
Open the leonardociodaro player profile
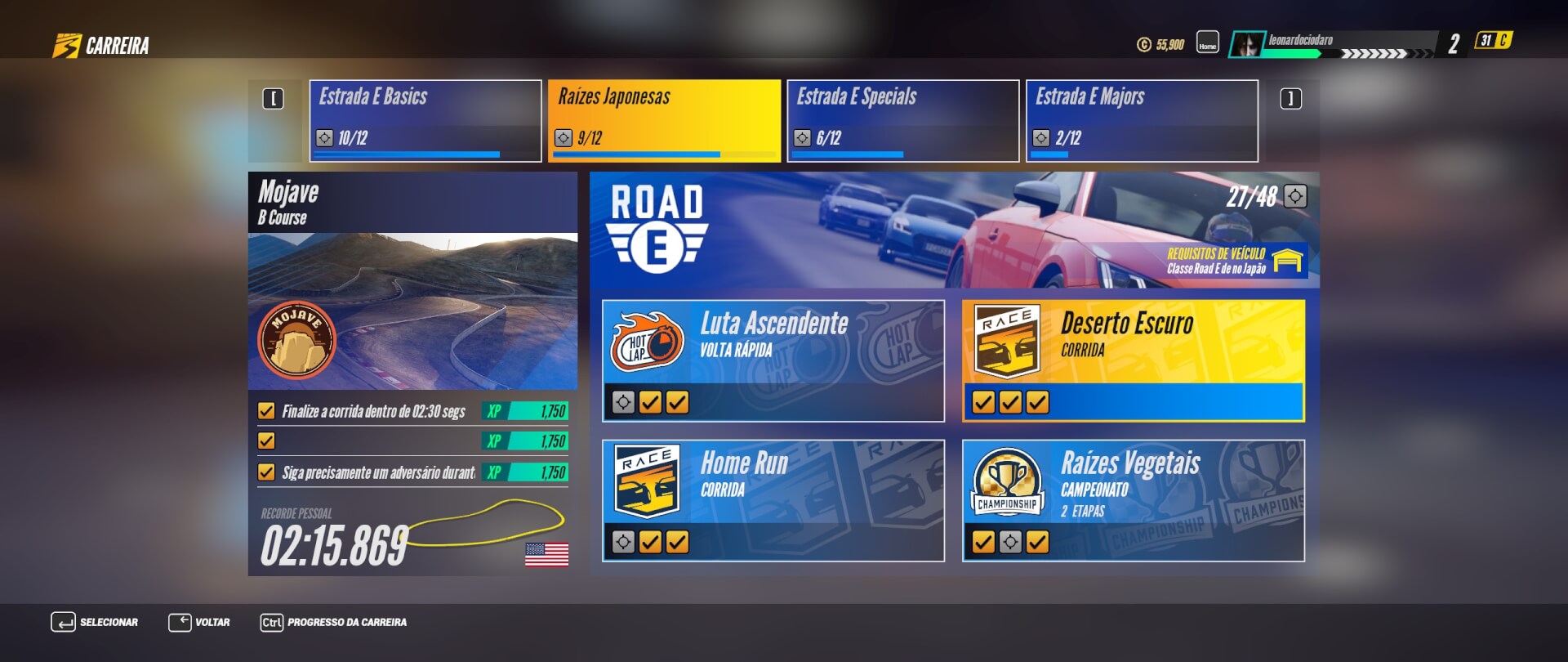click(1299, 42)
